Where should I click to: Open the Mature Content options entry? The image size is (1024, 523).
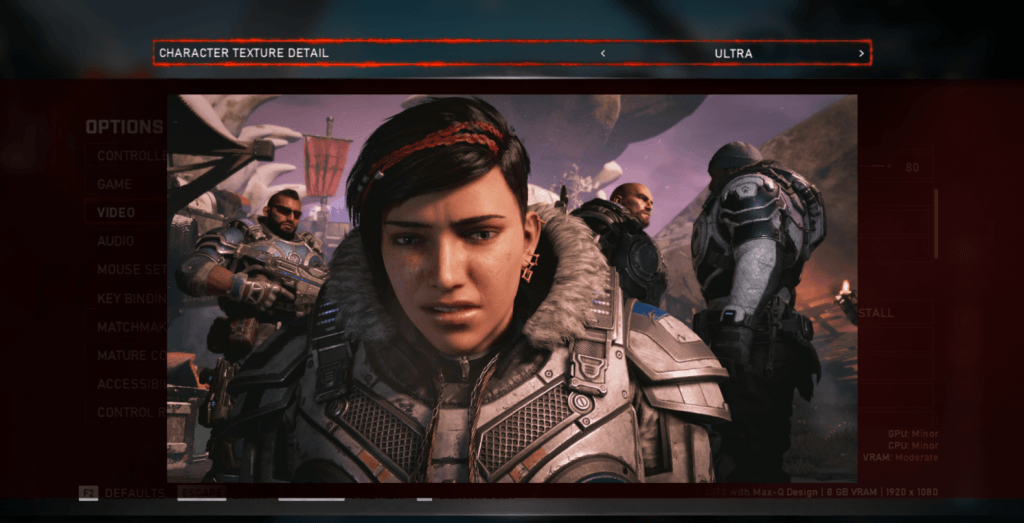point(130,356)
